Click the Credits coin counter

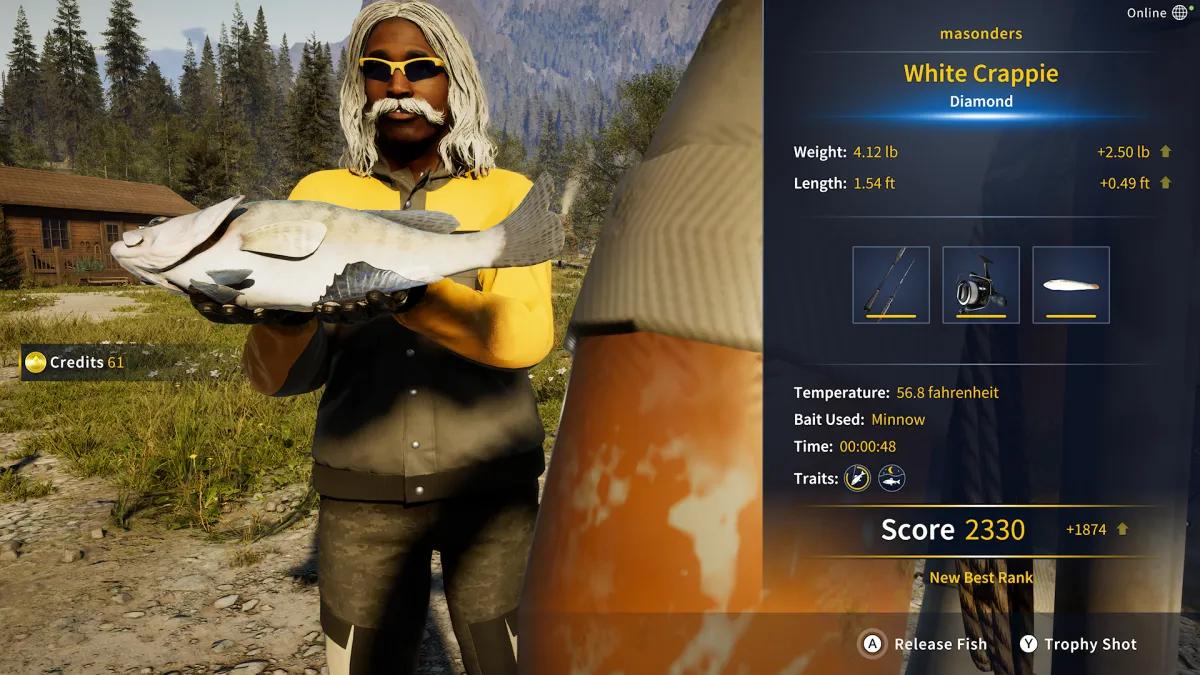(x=76, y=362)
